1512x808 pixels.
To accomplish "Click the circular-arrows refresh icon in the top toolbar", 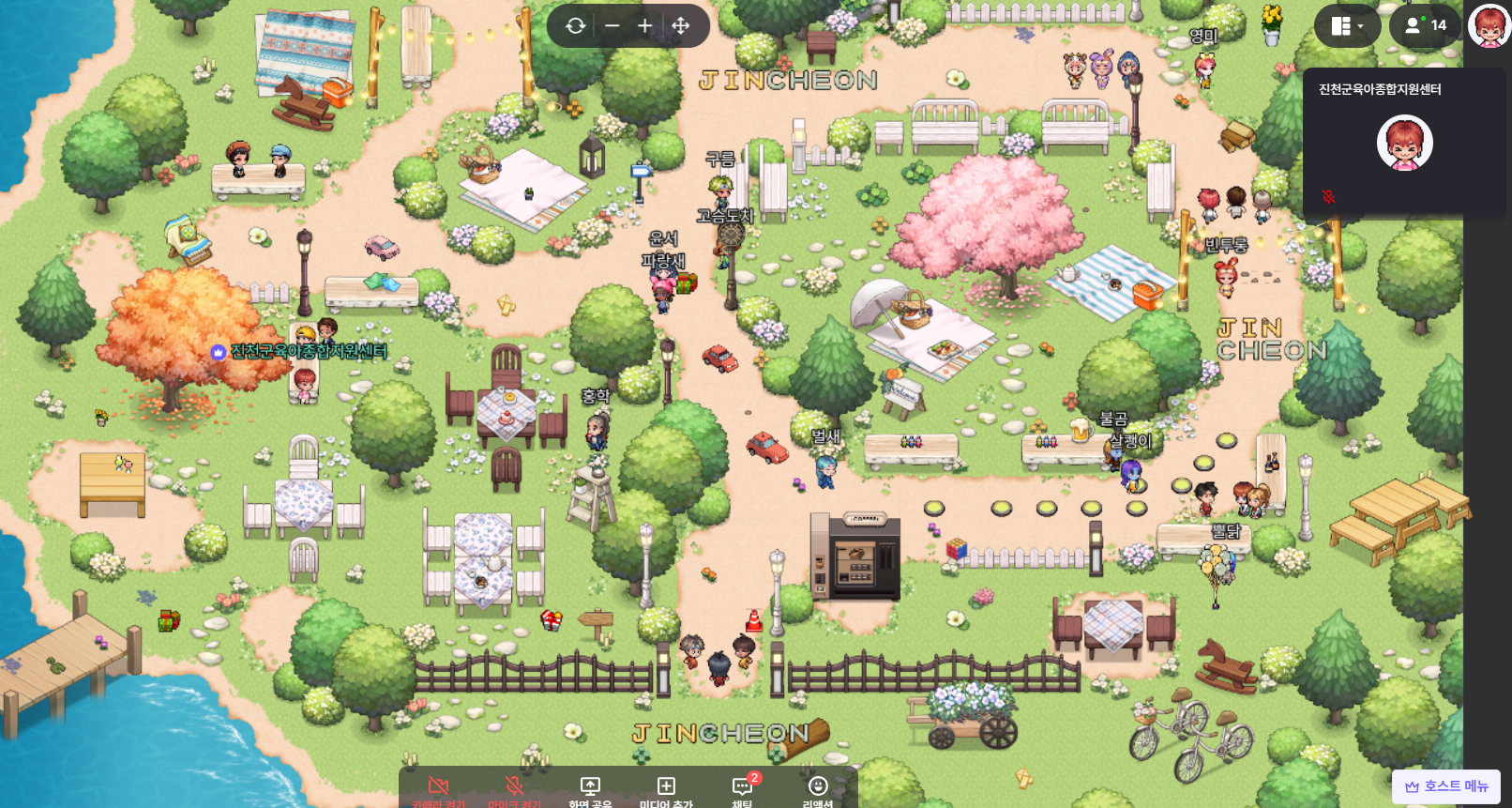I will pos(576,26).
